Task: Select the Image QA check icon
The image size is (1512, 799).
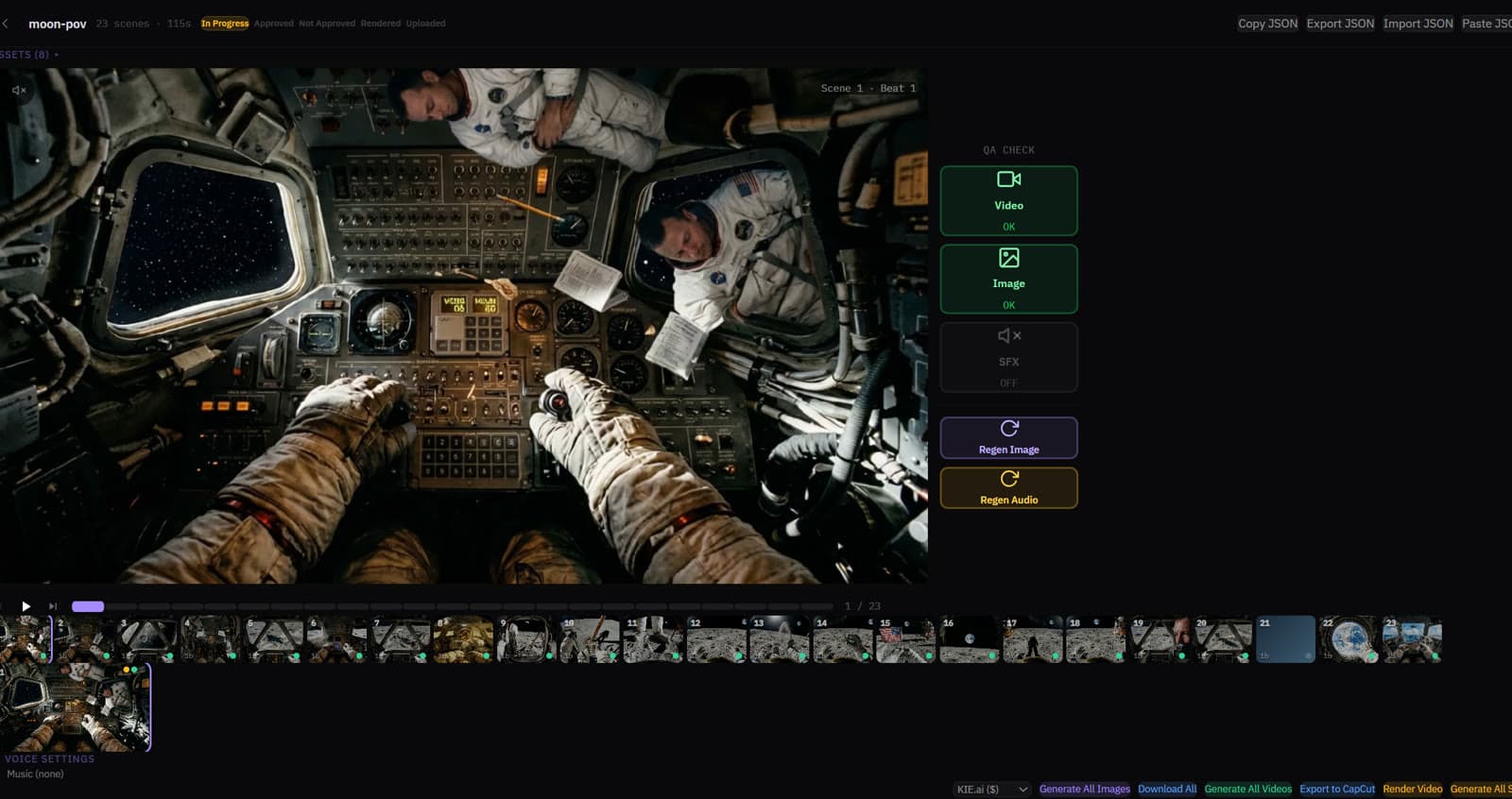Action: pos(1008,256)
